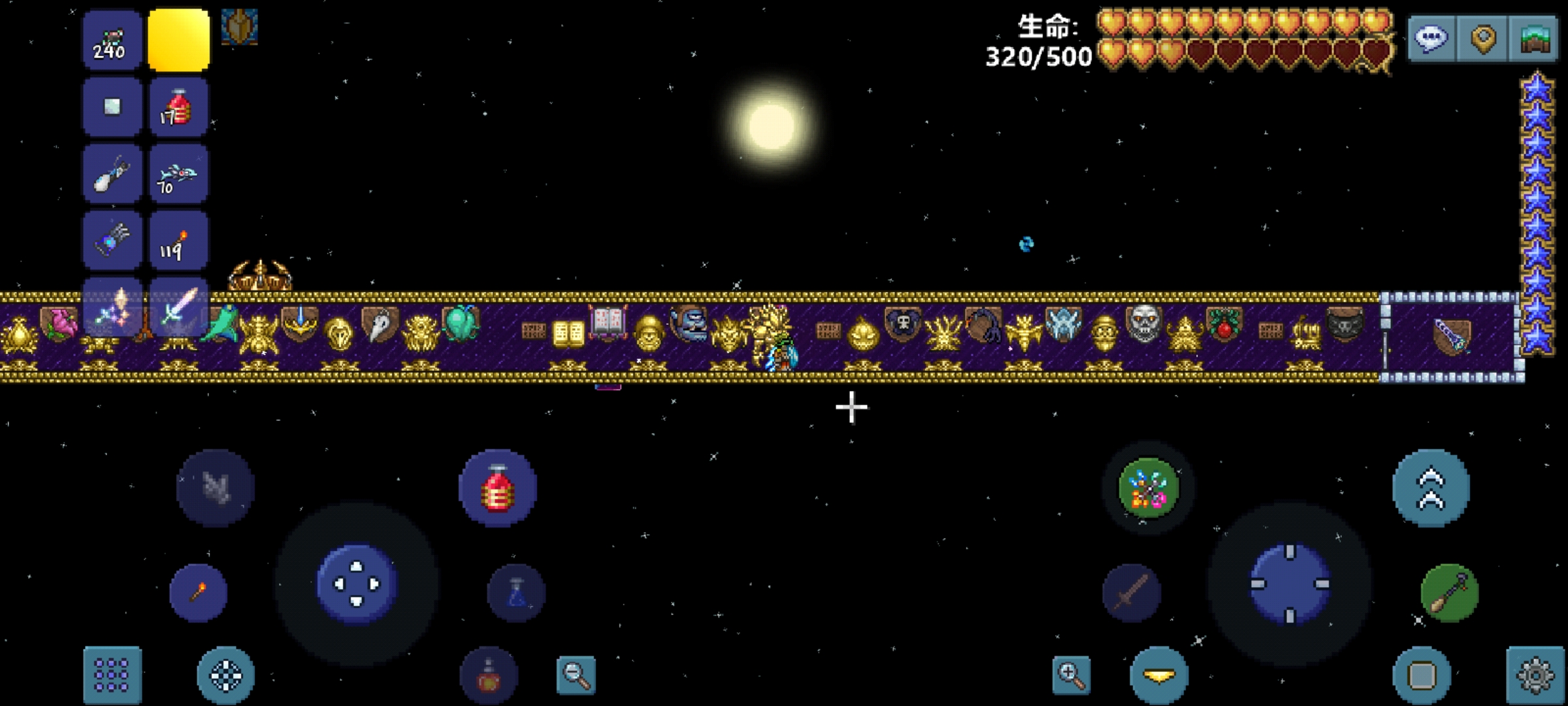The image size is (1568, 706).
Task: Fire the grappling hook button
Action: coord(1449,593)
